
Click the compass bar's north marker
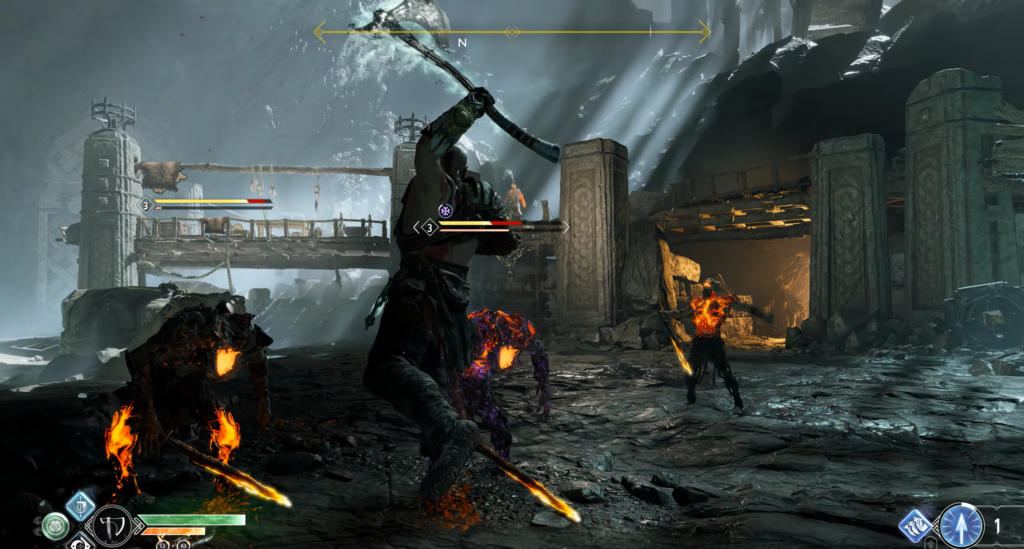click(462, 43)
